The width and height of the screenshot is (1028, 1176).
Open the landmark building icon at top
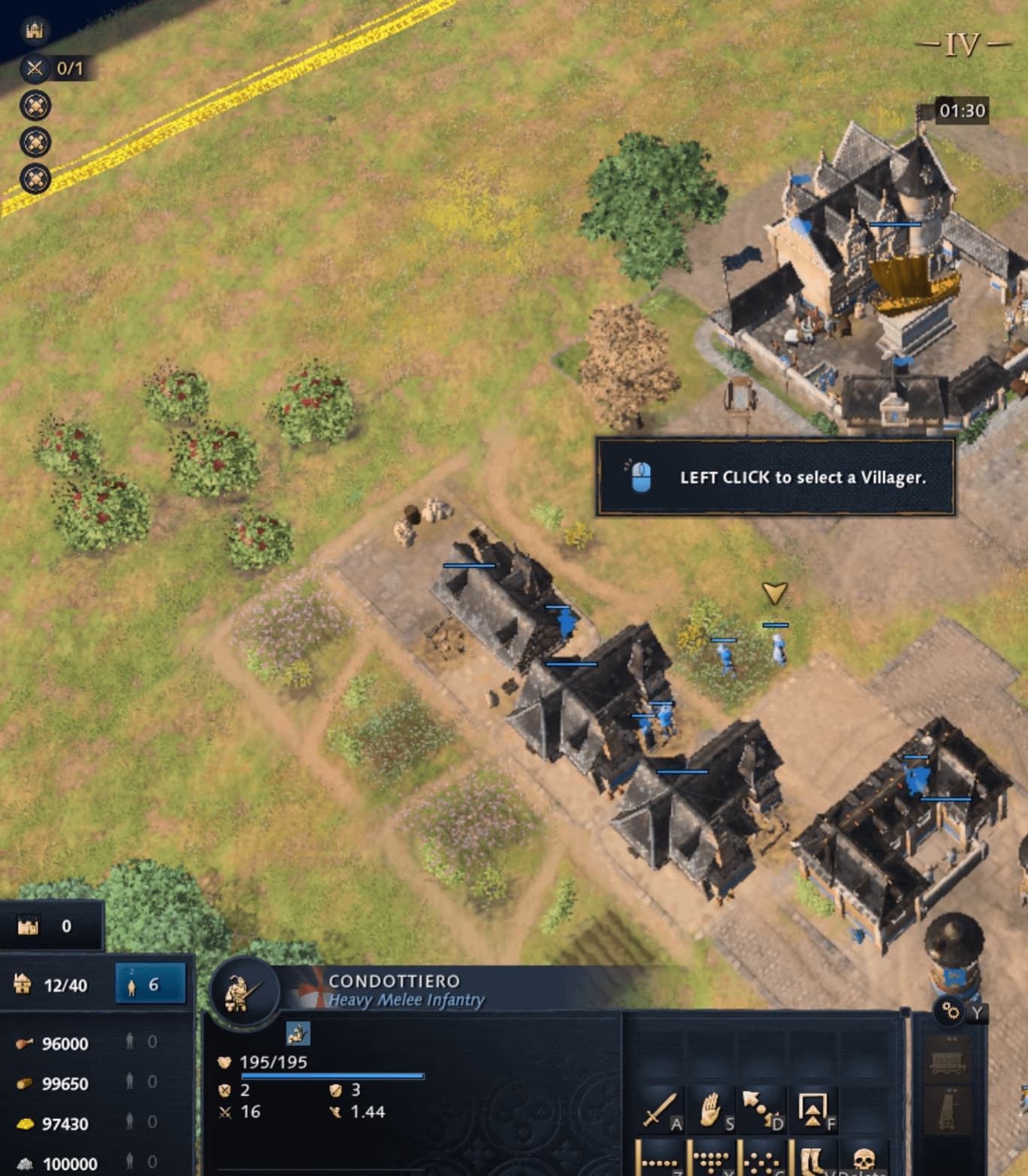coord(35,30)
